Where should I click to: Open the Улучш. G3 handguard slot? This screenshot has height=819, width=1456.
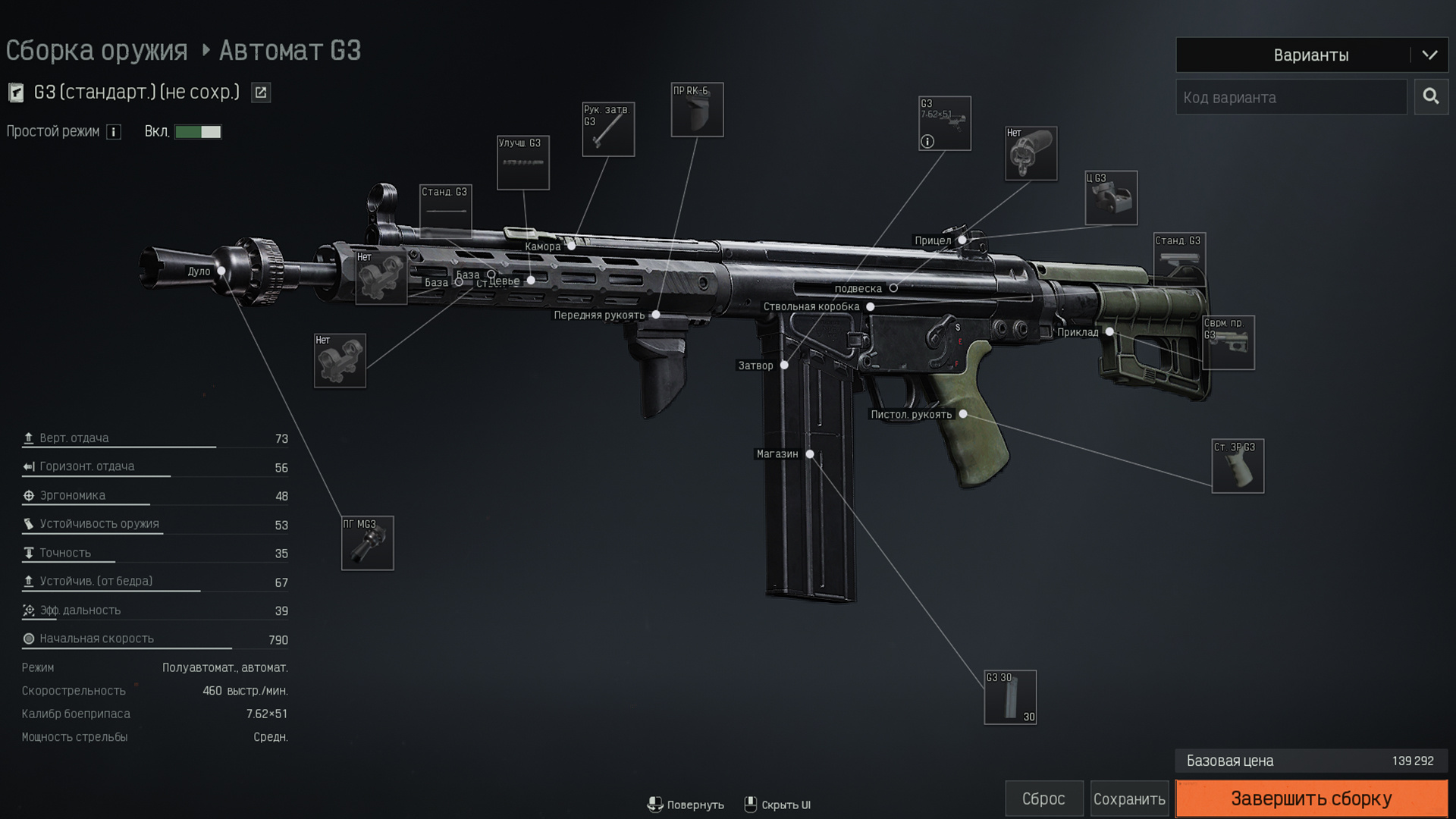(x=523, y=163)
